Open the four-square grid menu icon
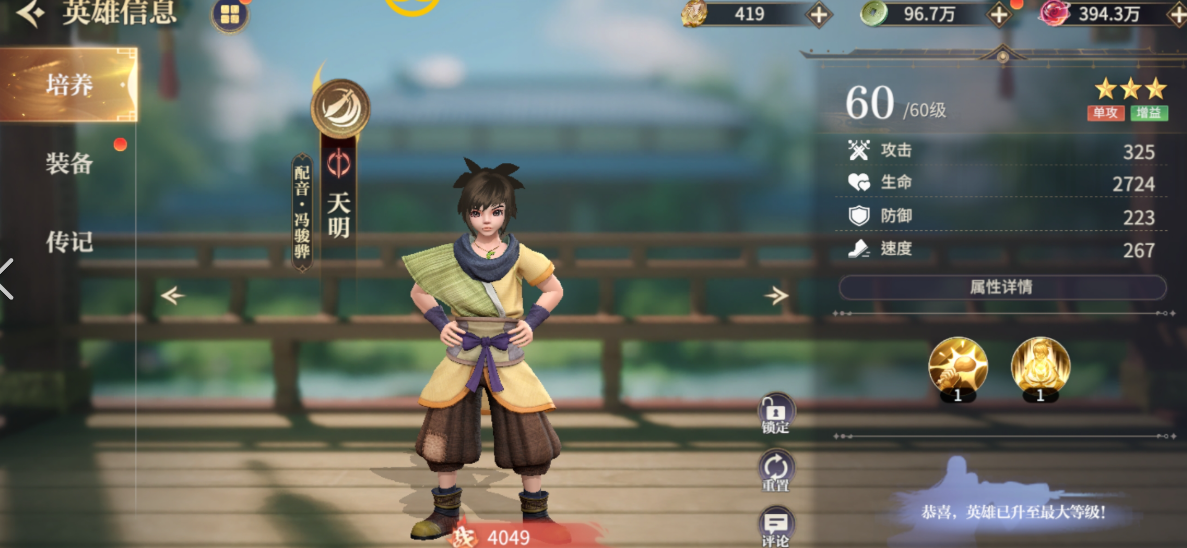Viewport: 1187px width, 548px height. click(x=230, y=14)
